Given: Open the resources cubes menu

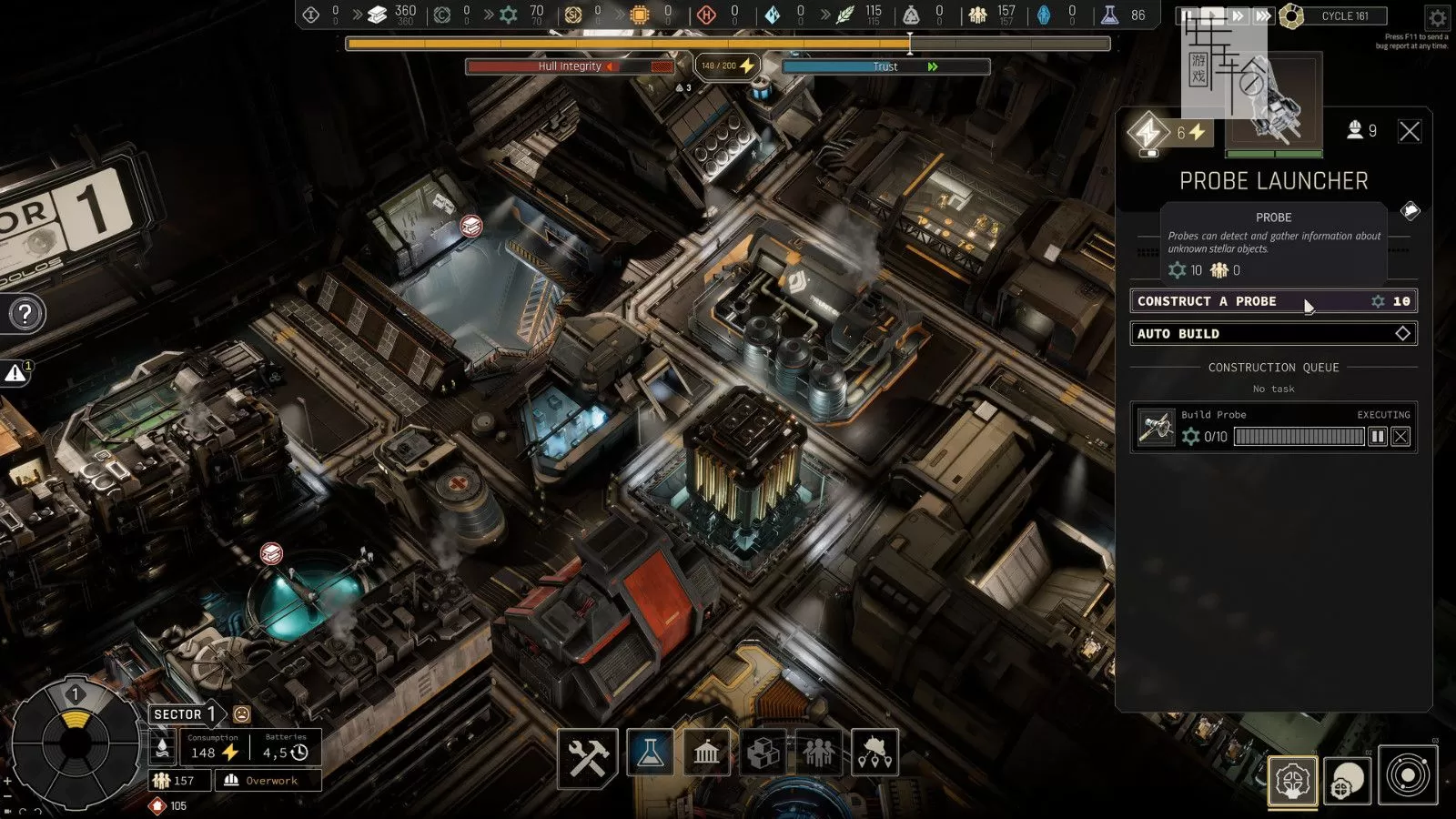Looking at the screenshot, I should (x=763, y=753).
